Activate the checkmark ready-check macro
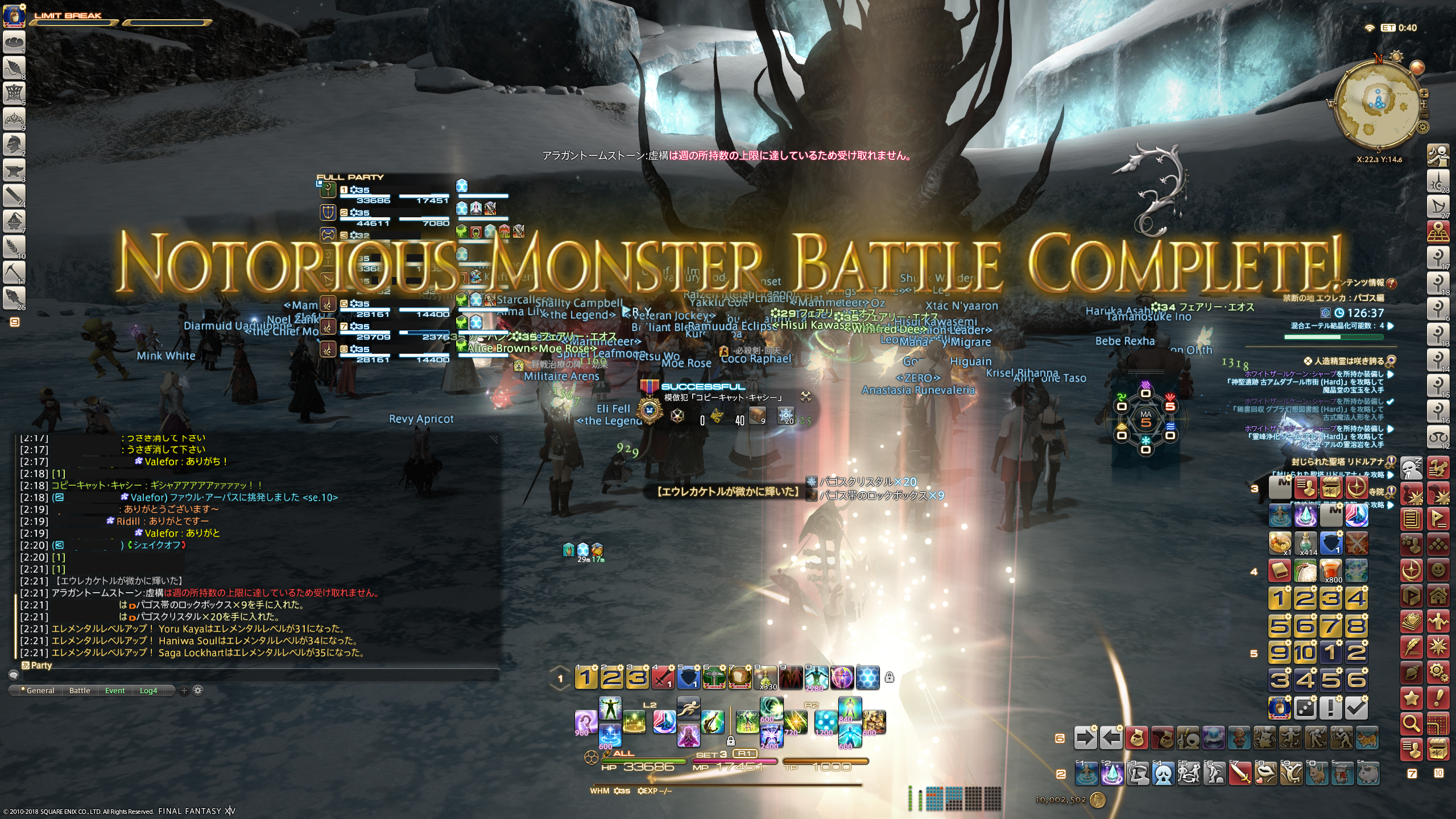1456x819 pixels. pyautogui.click(x=1356, y=708)
